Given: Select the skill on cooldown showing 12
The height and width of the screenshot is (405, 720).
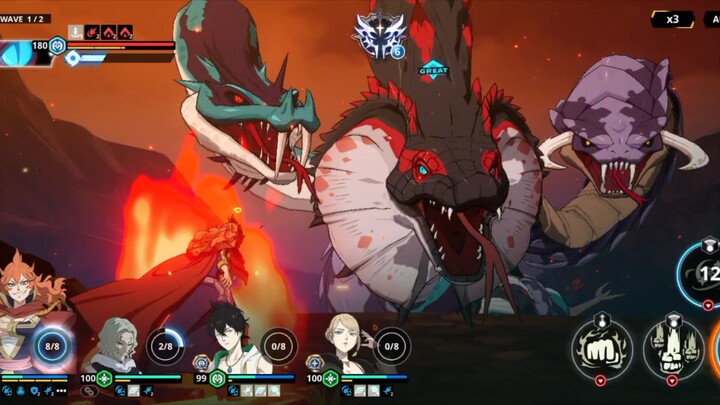Looking at the screenshot, I should pos(704,271).
